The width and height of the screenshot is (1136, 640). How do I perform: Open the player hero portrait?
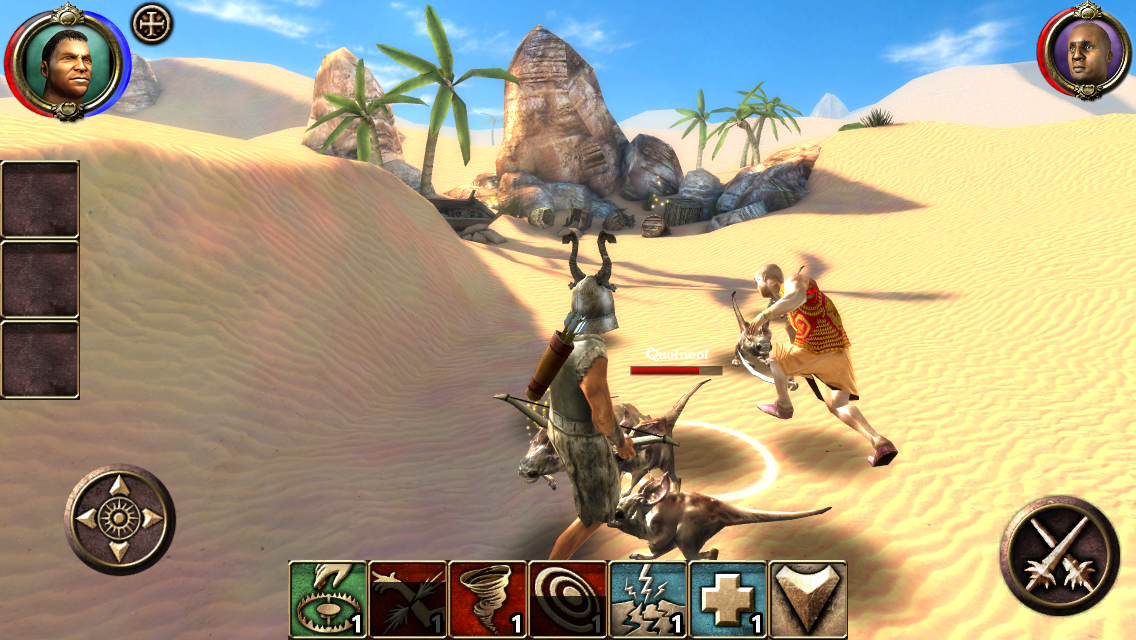66,60
